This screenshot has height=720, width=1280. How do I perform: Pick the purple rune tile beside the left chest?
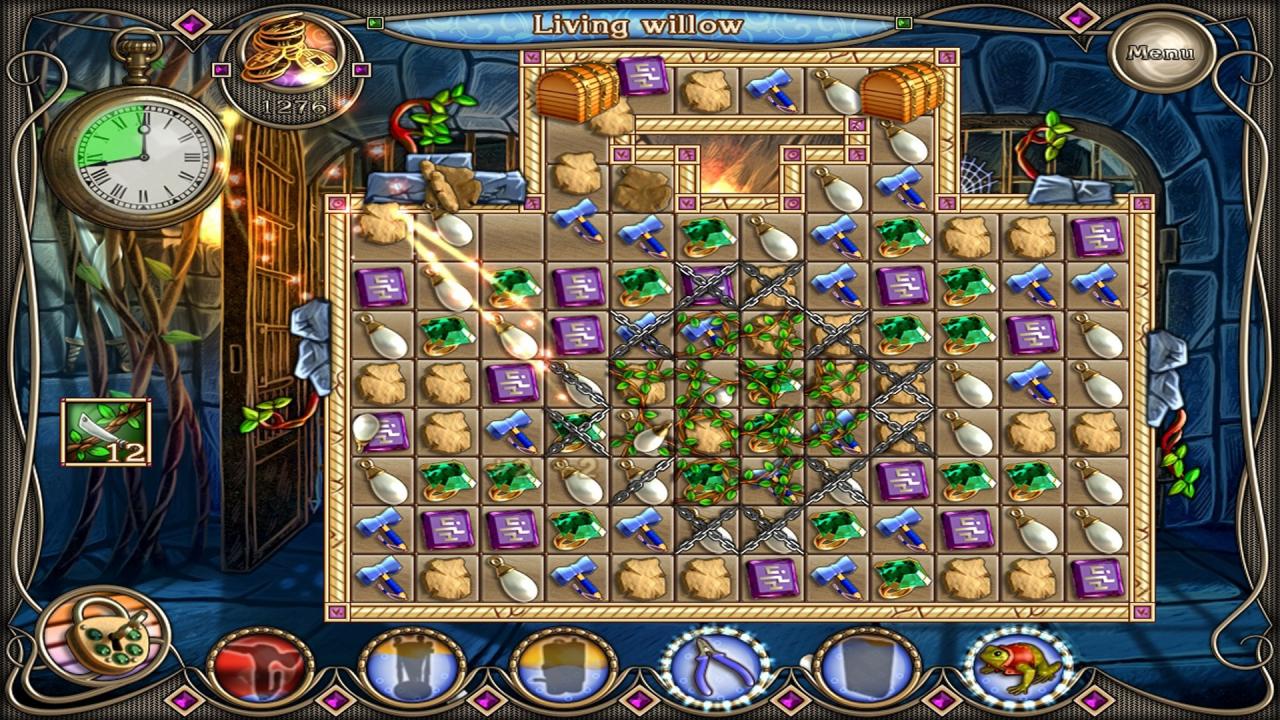point(642,77)
